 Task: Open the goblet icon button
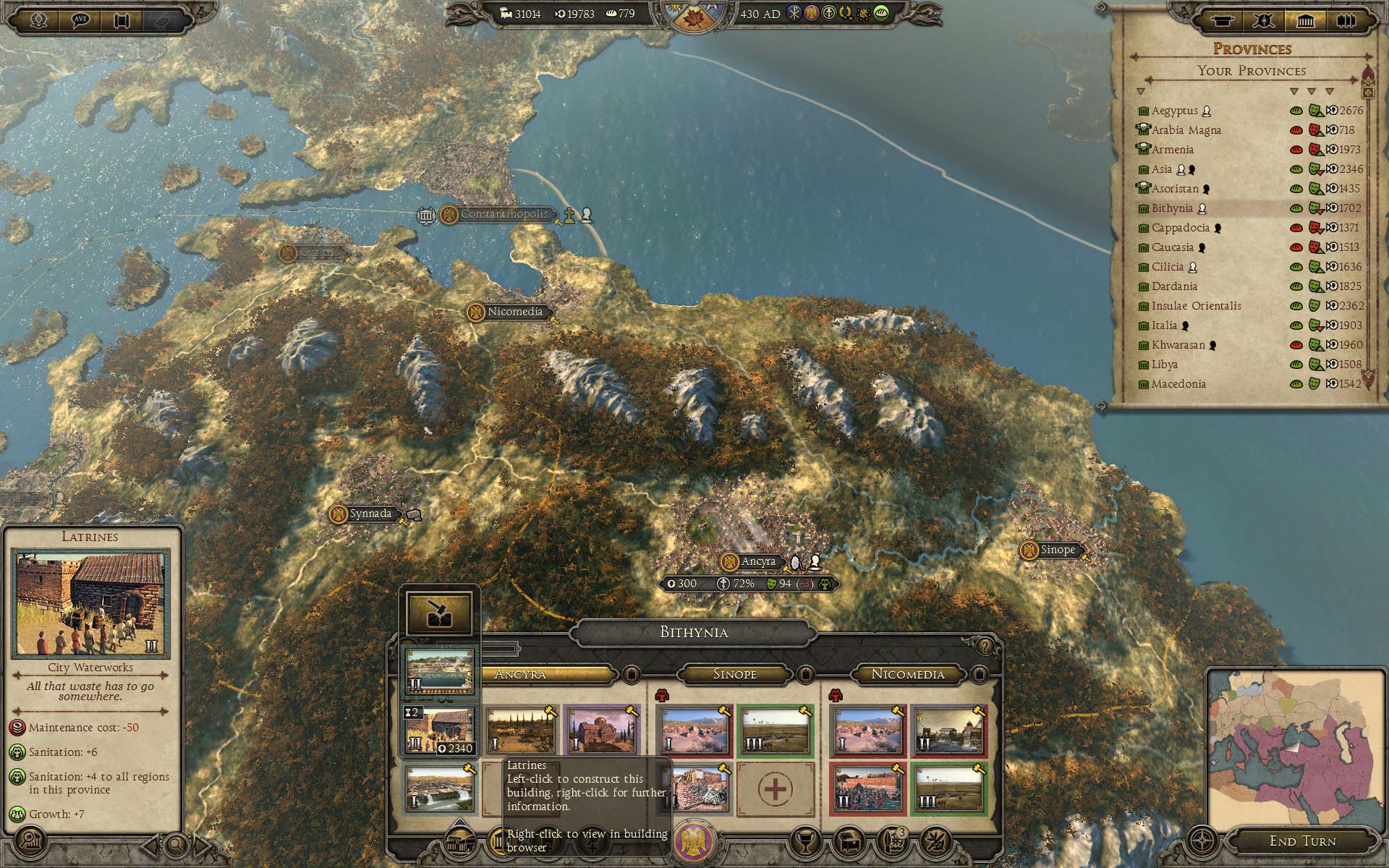tap(805, 841)
